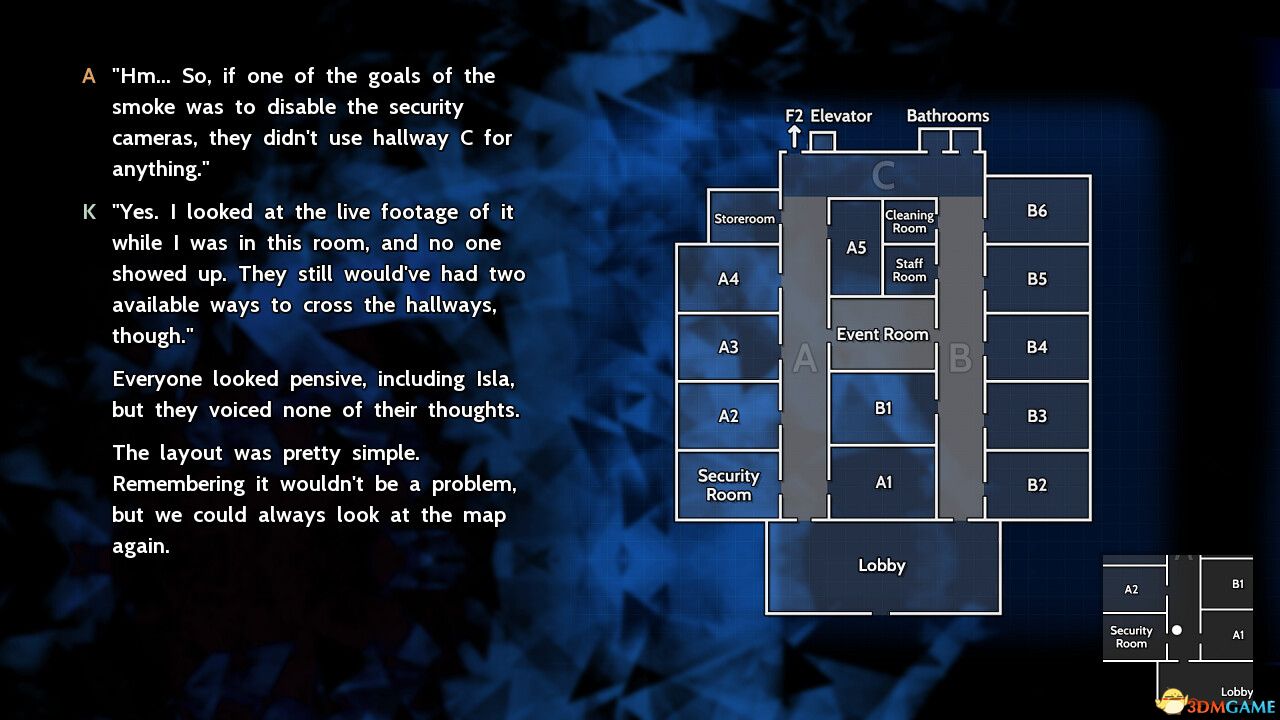Select the Lobby on the main map
This screenshot has width=1280, height=720.
click(x=882, y=565)
